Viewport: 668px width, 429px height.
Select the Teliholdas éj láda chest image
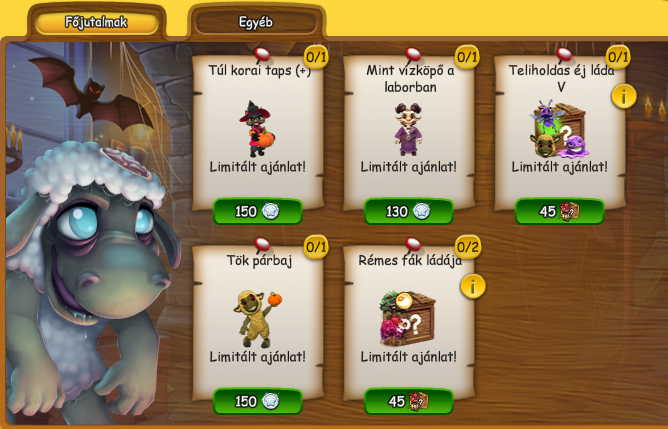(558, 128)
